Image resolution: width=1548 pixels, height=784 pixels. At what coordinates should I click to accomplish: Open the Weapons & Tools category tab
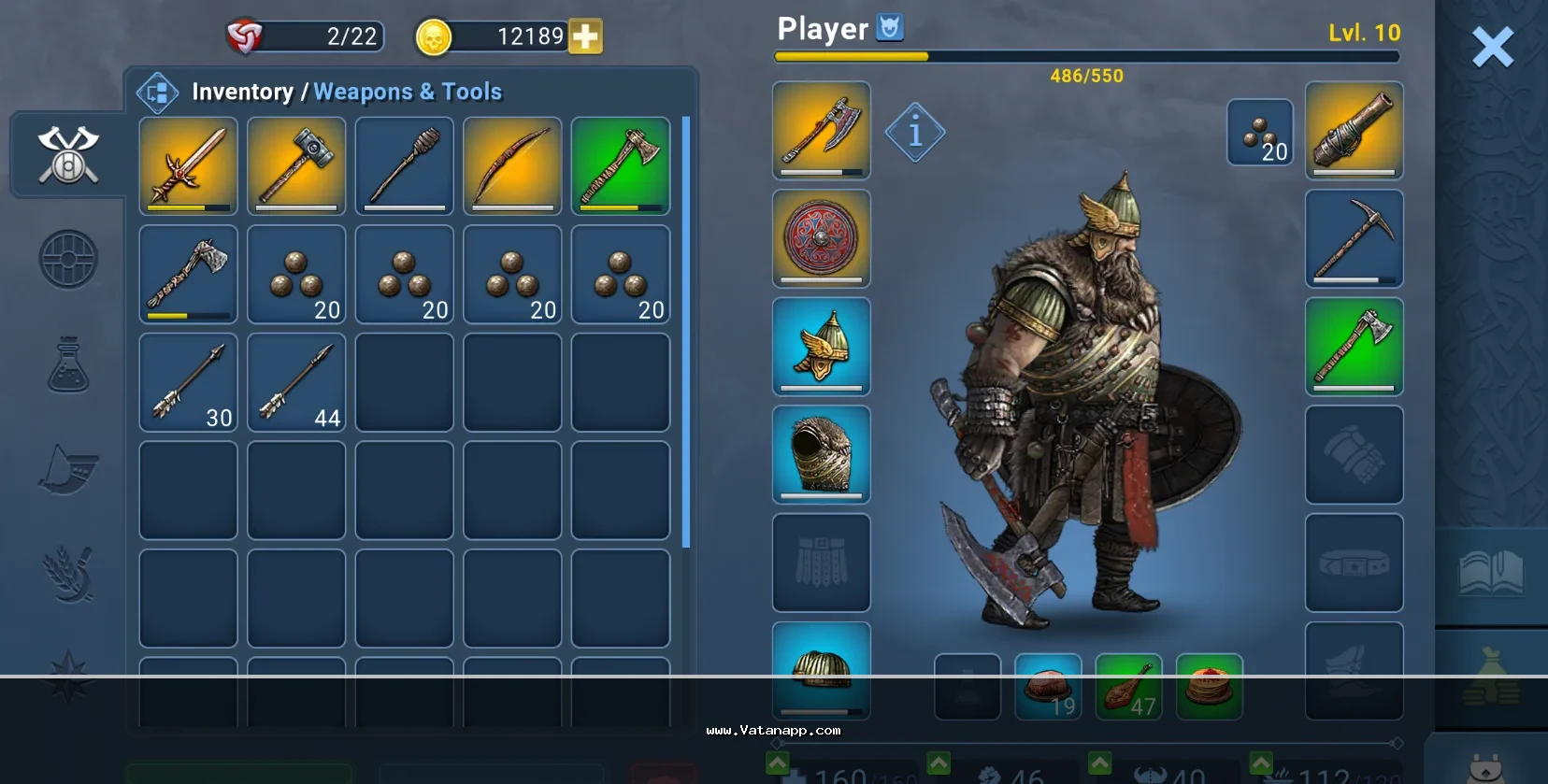(68, 154)
